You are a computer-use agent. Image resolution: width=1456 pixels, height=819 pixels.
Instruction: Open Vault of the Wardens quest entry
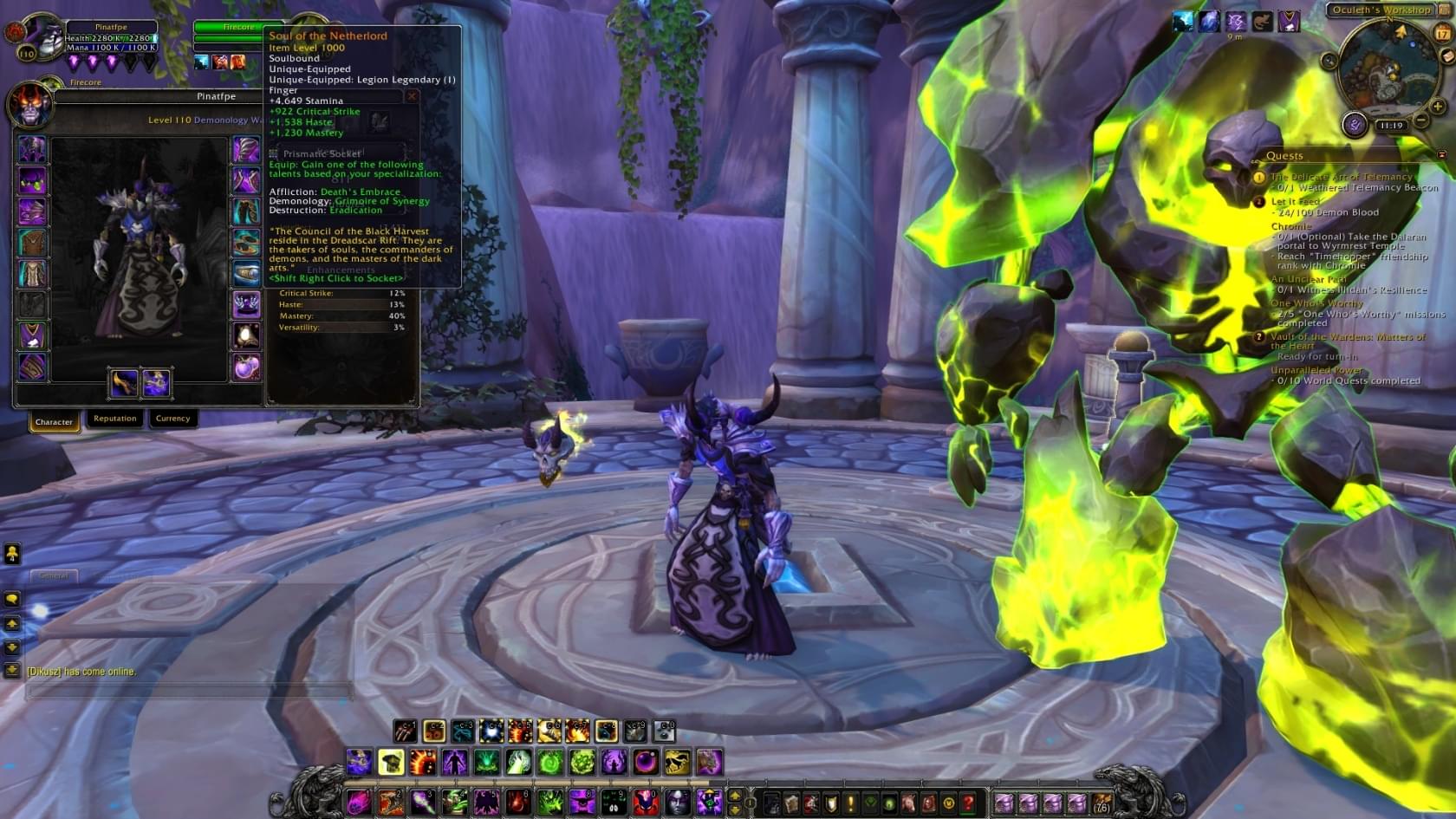coord(1347,337)
